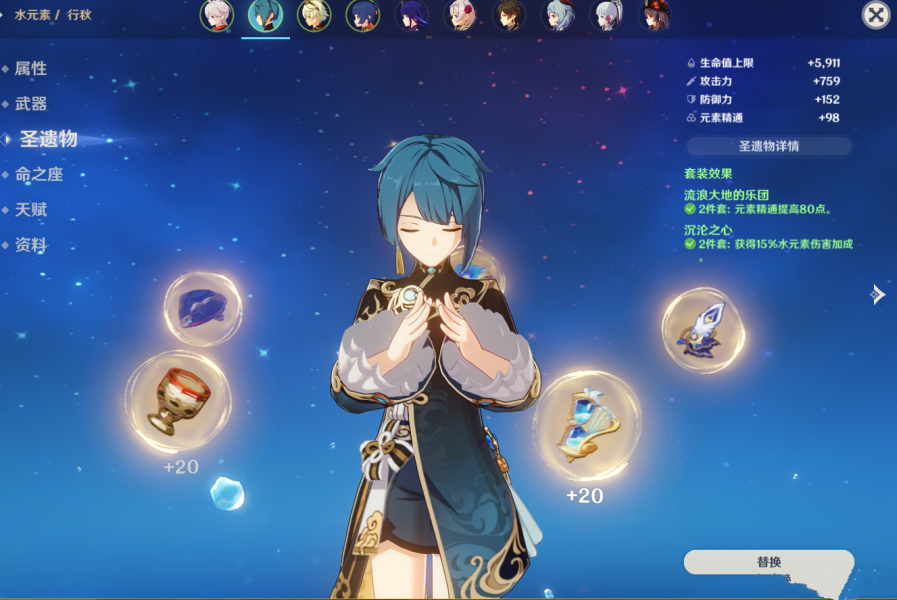Switch to Ganyu's light-blue-haired portrait
This screenshot has width=897, height=600.
(558, 15)
